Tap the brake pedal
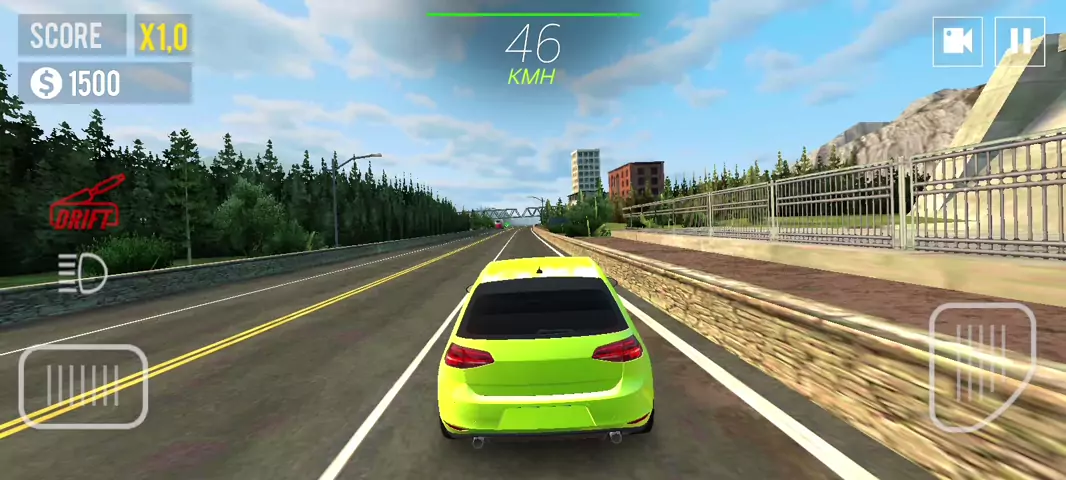 [x=83, y=386]
